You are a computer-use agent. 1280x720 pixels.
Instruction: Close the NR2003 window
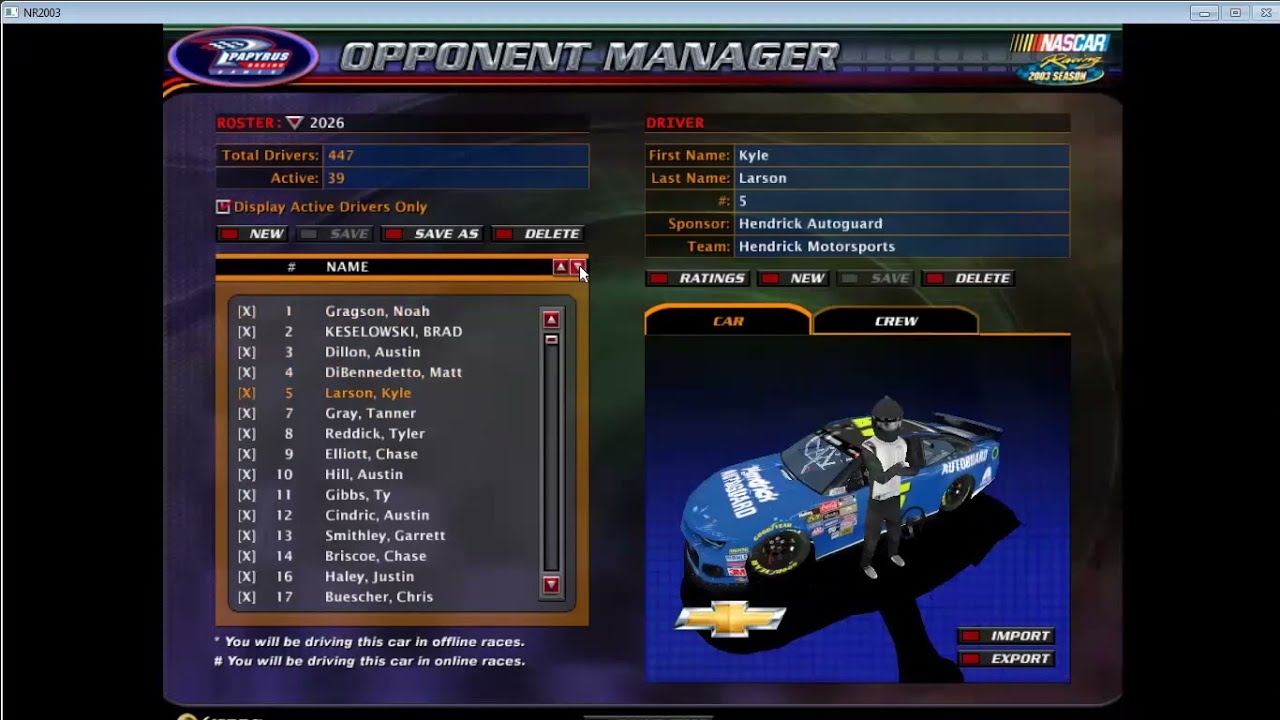1263,12
